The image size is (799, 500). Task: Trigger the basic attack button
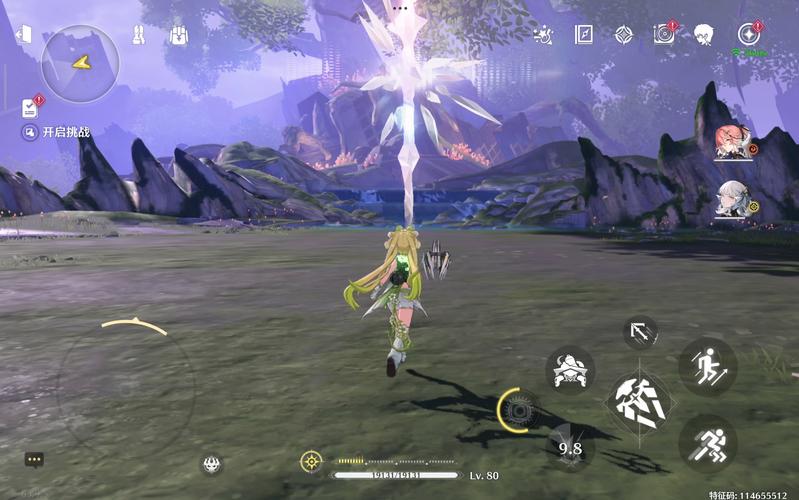[640, 404]
